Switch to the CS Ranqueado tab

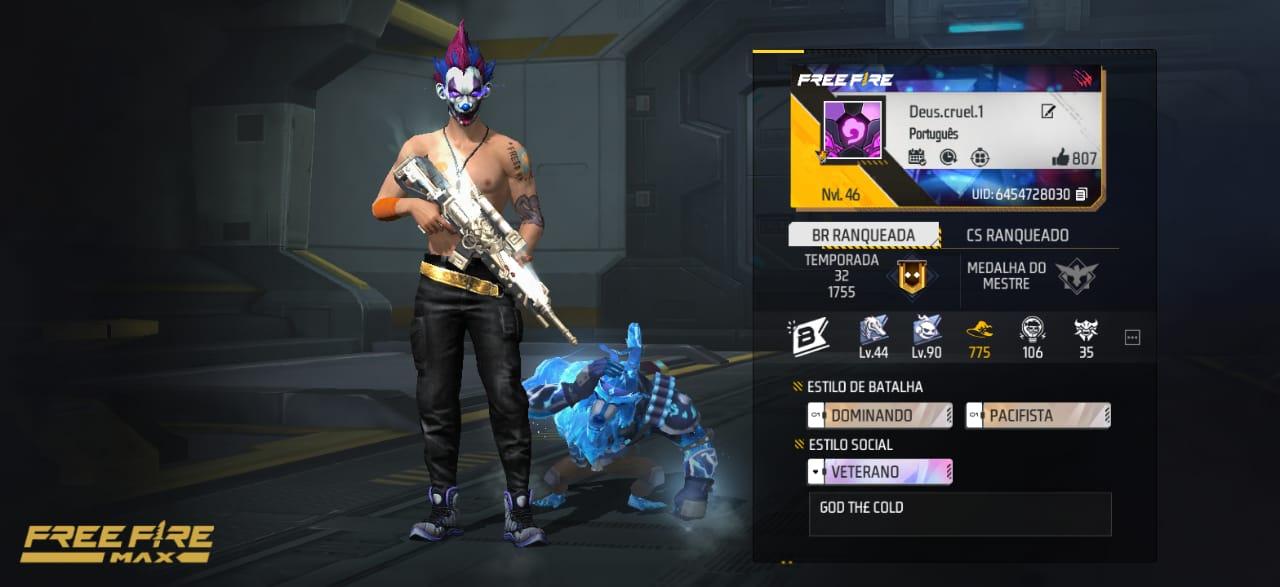pos(1017,236)
